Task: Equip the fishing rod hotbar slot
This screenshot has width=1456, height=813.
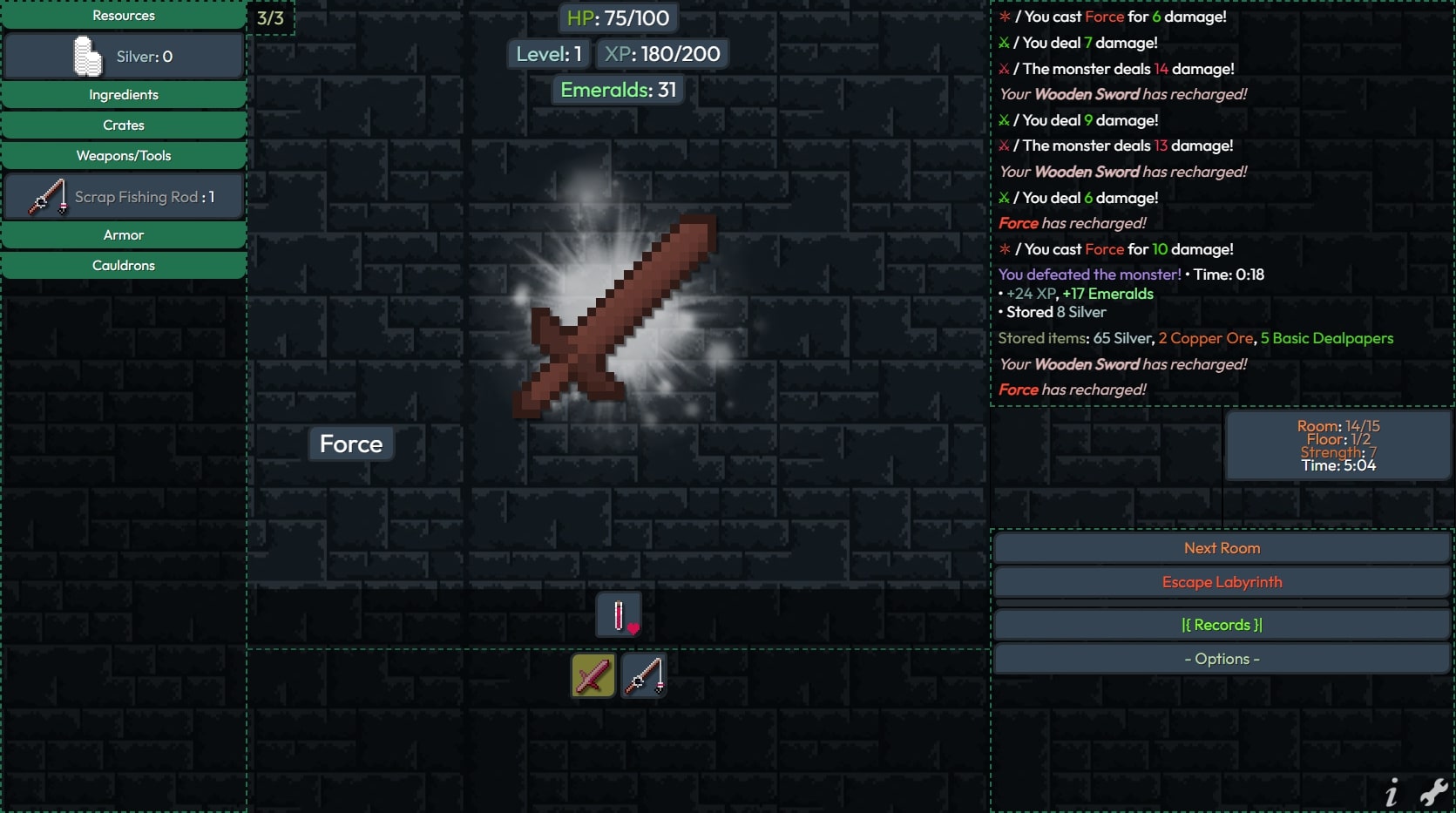Action: pos(644,676)
